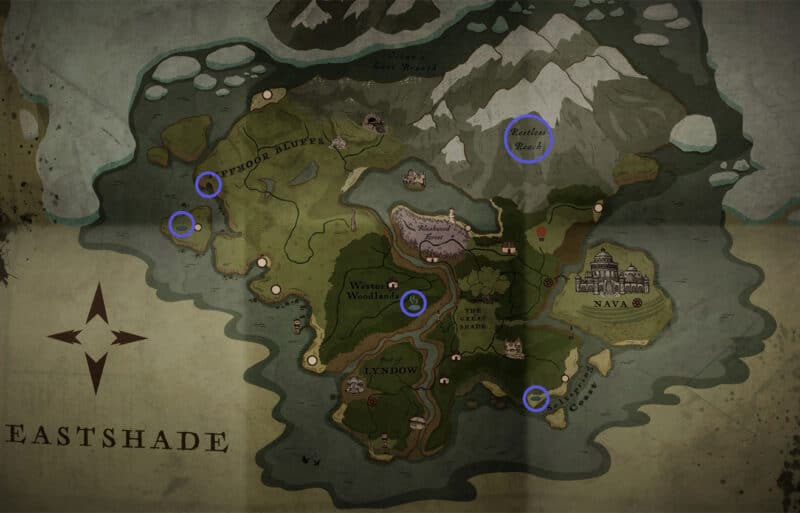Choose the circled marker on the Tiffmoor Bluffs coast

[208, 183]
